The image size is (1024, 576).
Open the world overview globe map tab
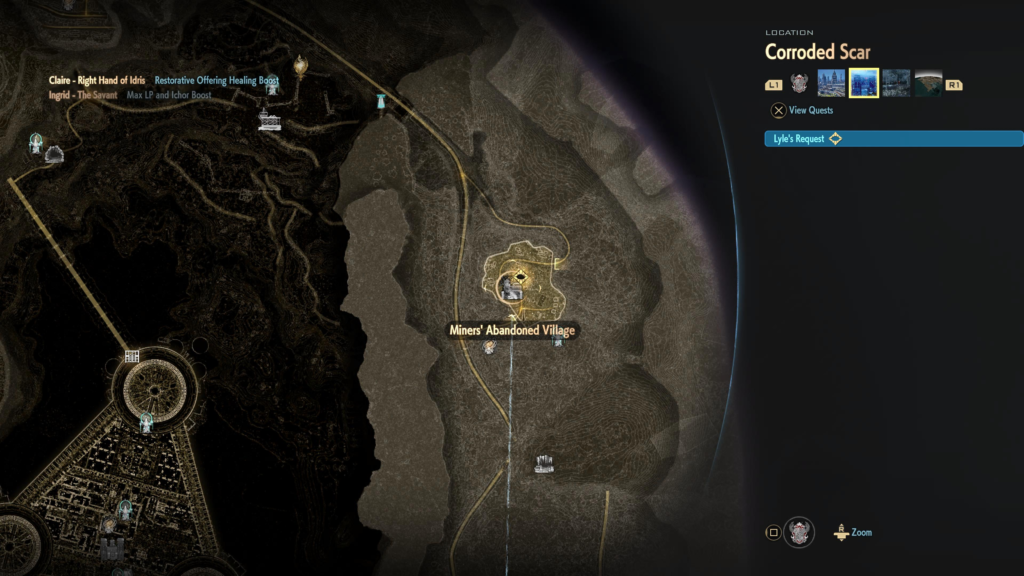pyautogui.click(x=928, y=83)
